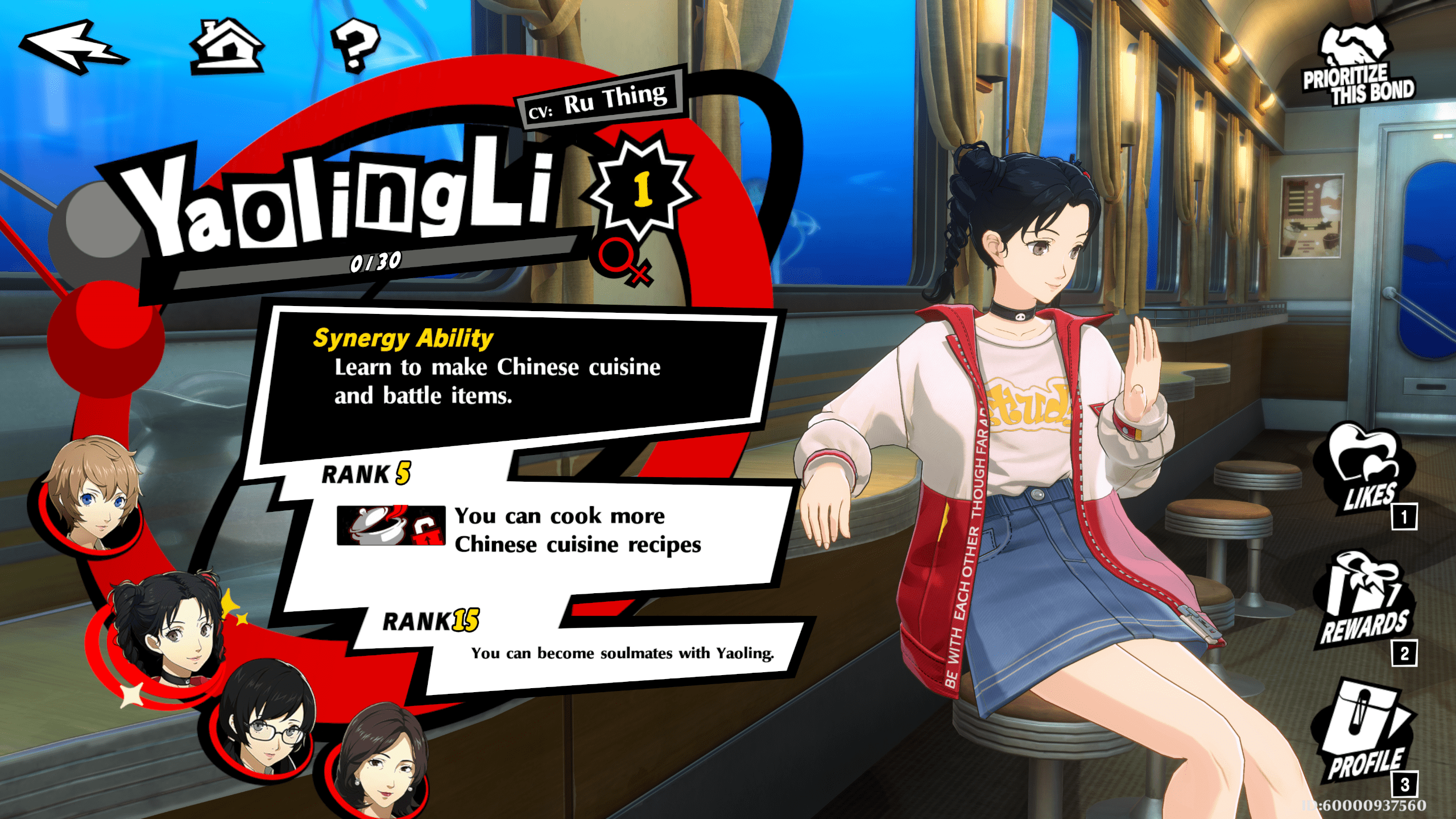Return to the home screen

pos(227,47)
